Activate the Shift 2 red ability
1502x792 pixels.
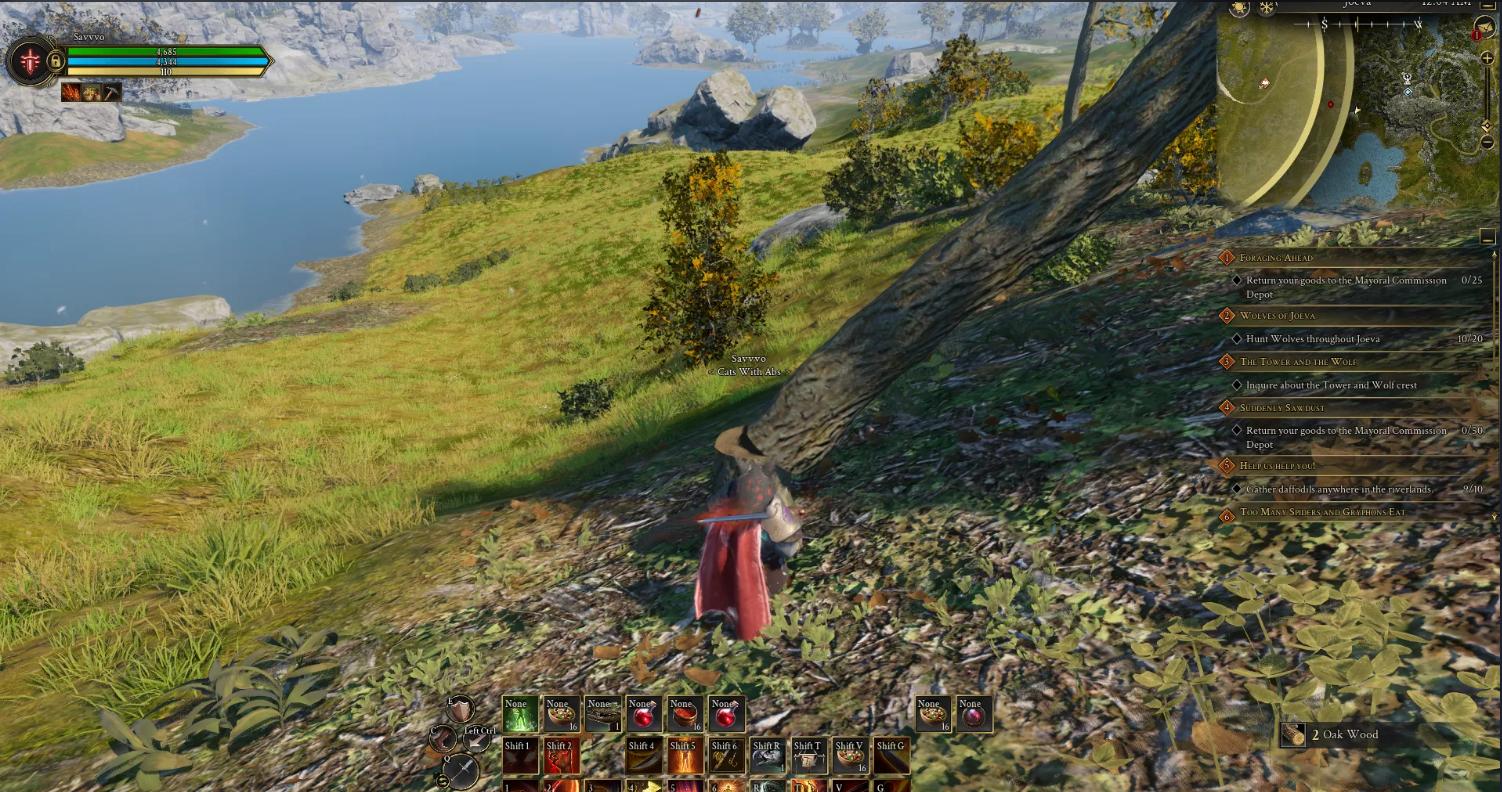[561, 757]
